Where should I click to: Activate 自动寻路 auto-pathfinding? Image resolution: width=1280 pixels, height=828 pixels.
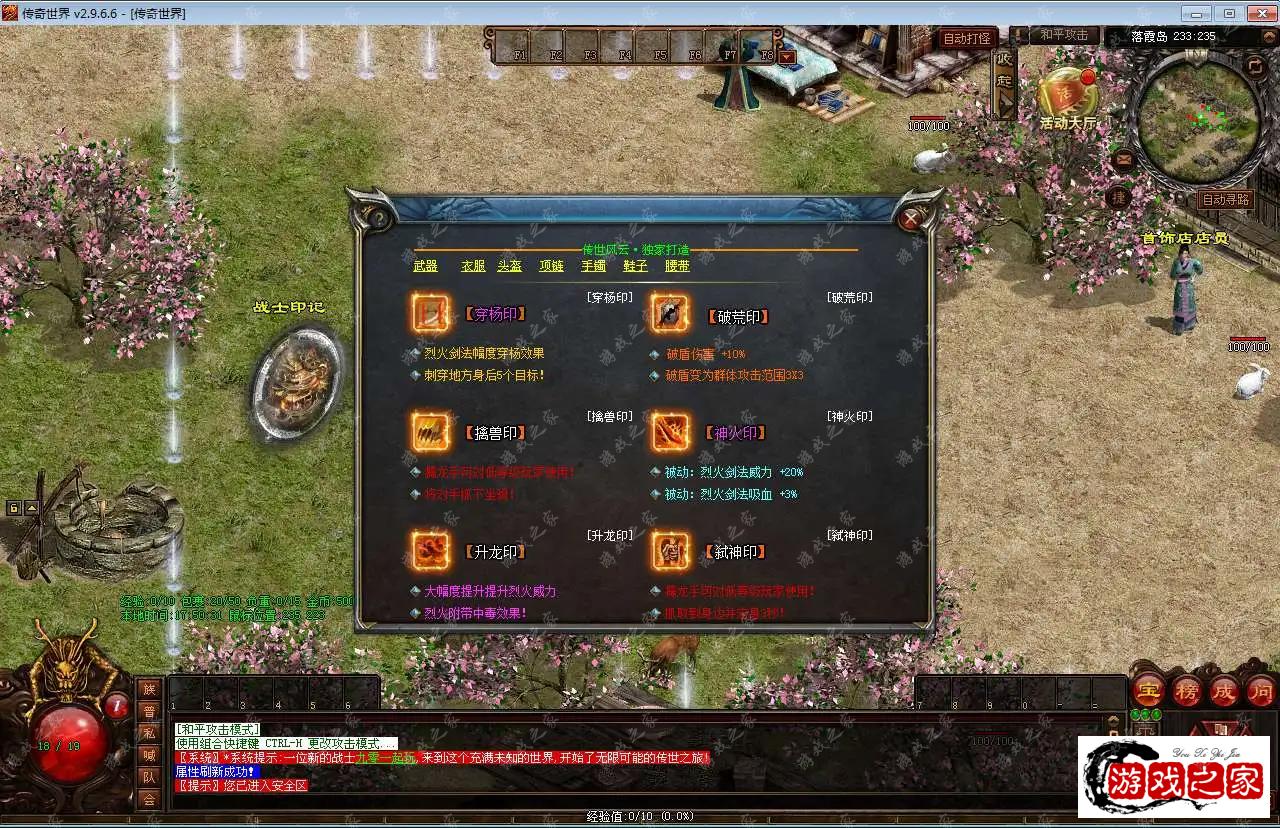pos(1225,200)
